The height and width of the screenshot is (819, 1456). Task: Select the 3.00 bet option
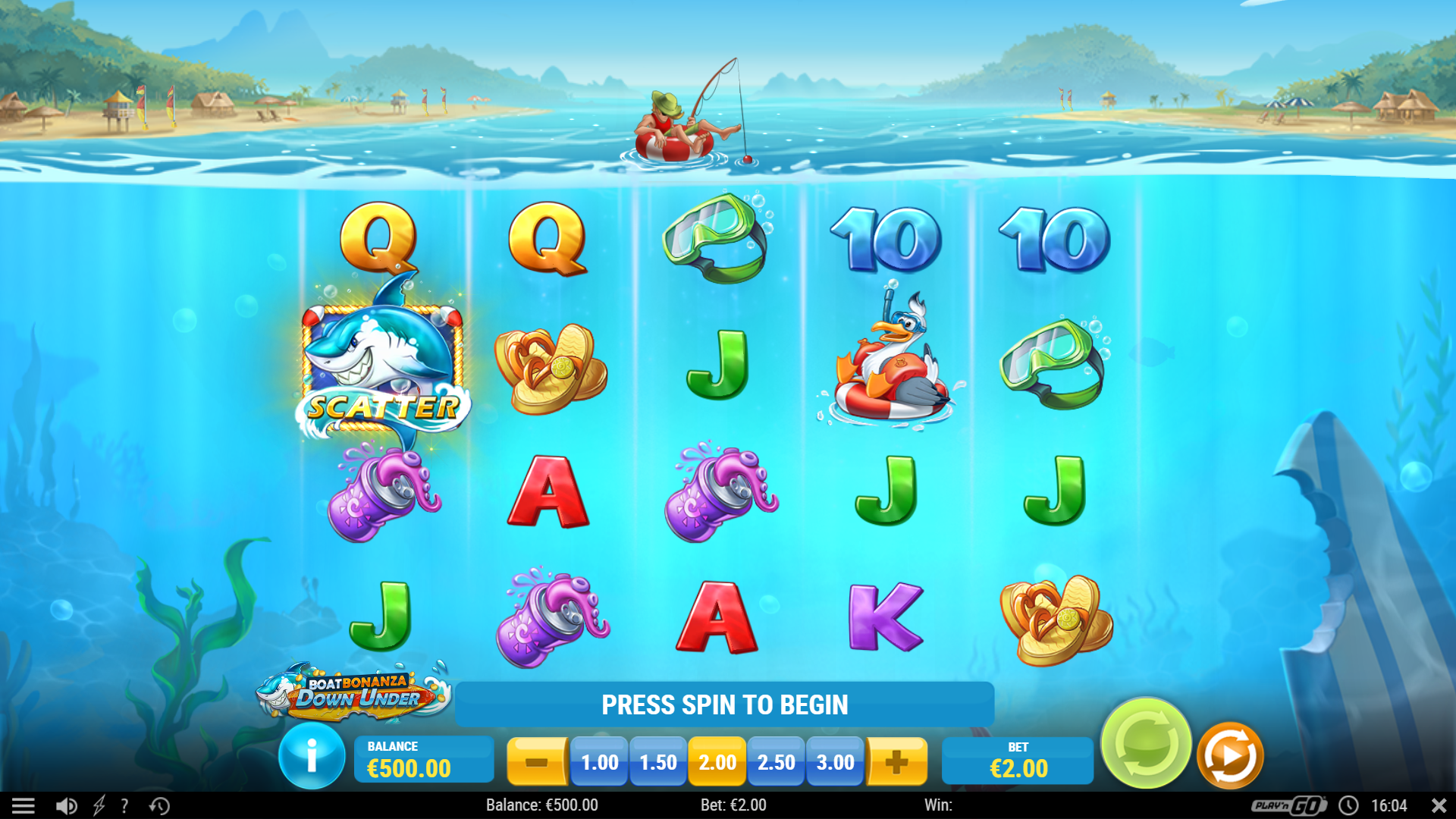[835, 762]
